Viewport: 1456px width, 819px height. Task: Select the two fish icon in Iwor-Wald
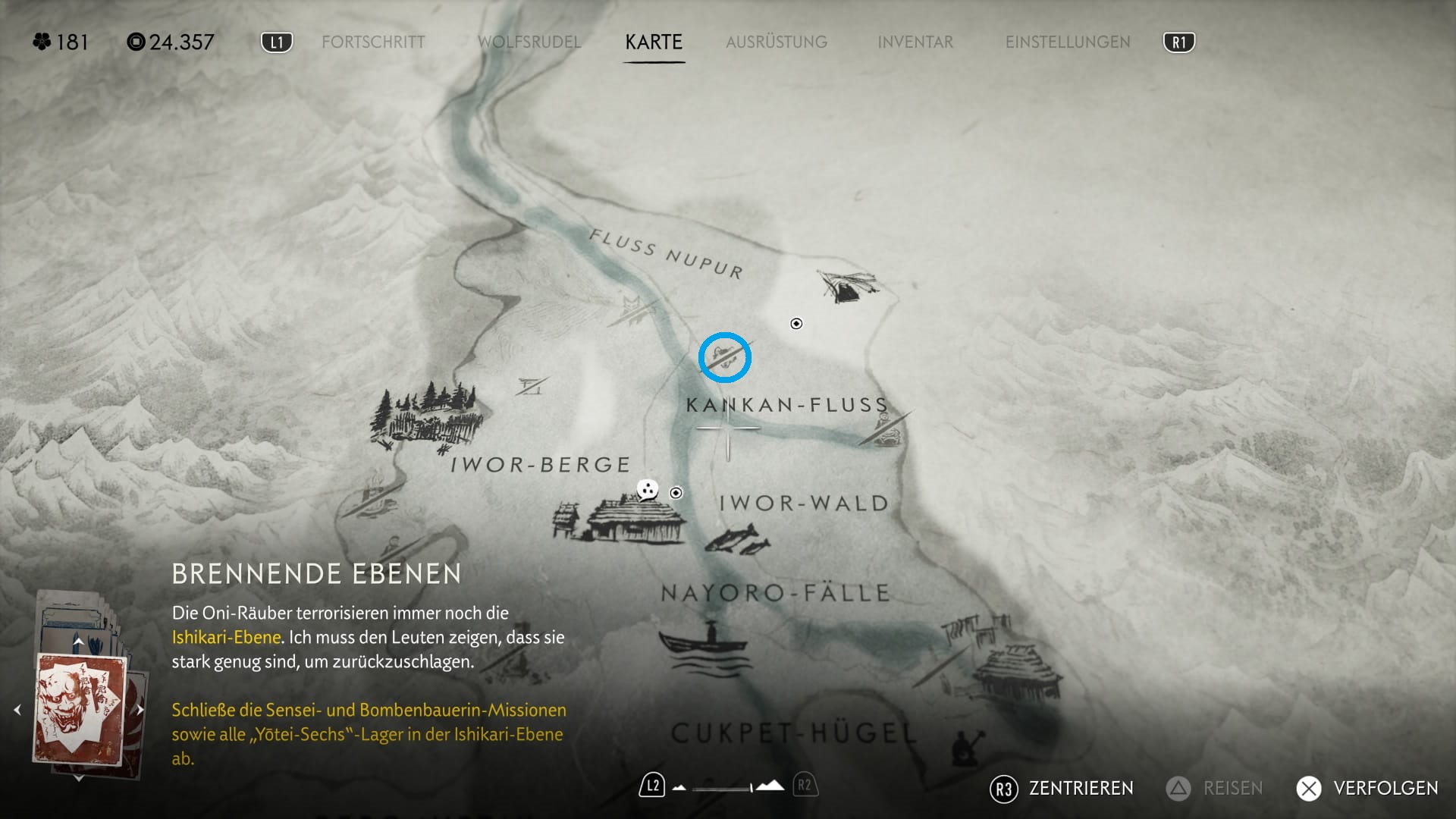(x=737, y=541)
